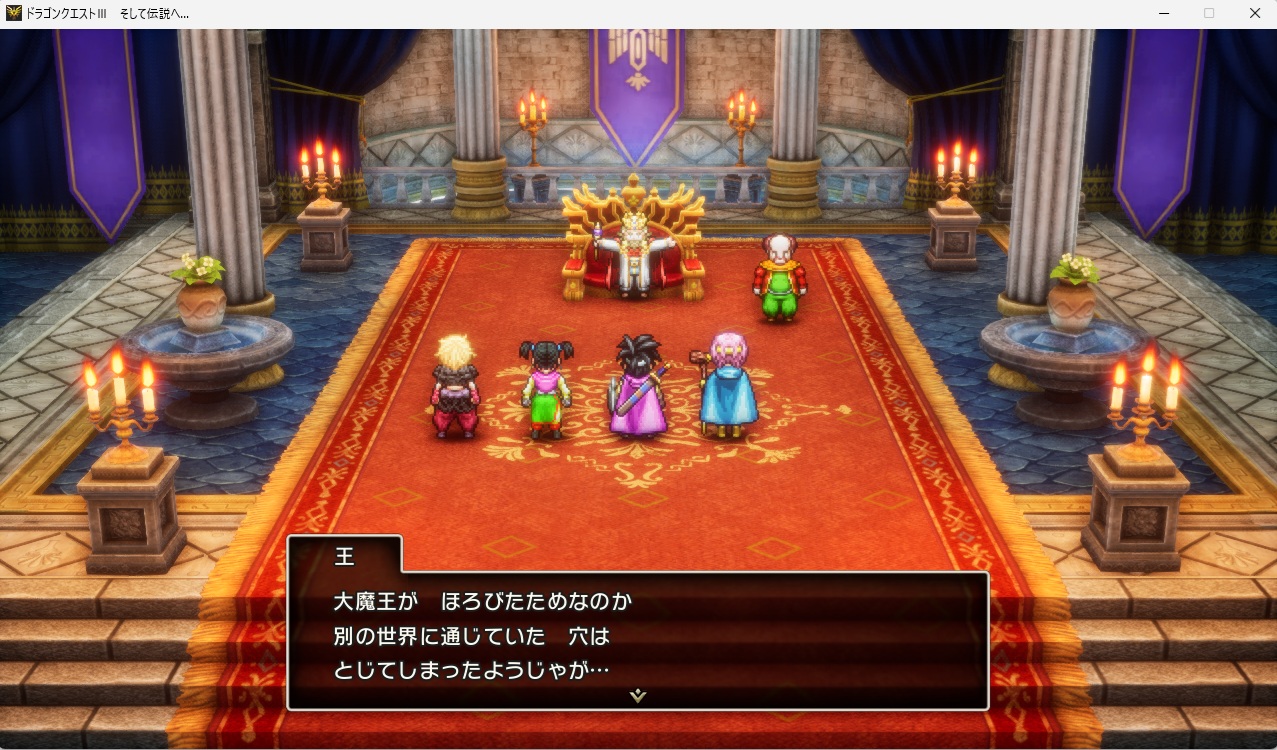The image size is (1277, 750).
Task: Close the game window
Action: pyautogui.click(x=1254, y=14)
